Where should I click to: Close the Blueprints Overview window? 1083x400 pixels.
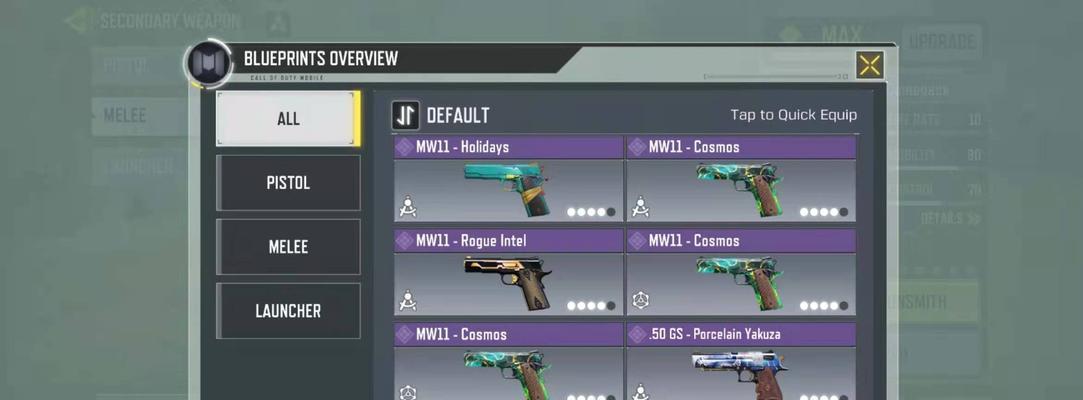(869, 66)
